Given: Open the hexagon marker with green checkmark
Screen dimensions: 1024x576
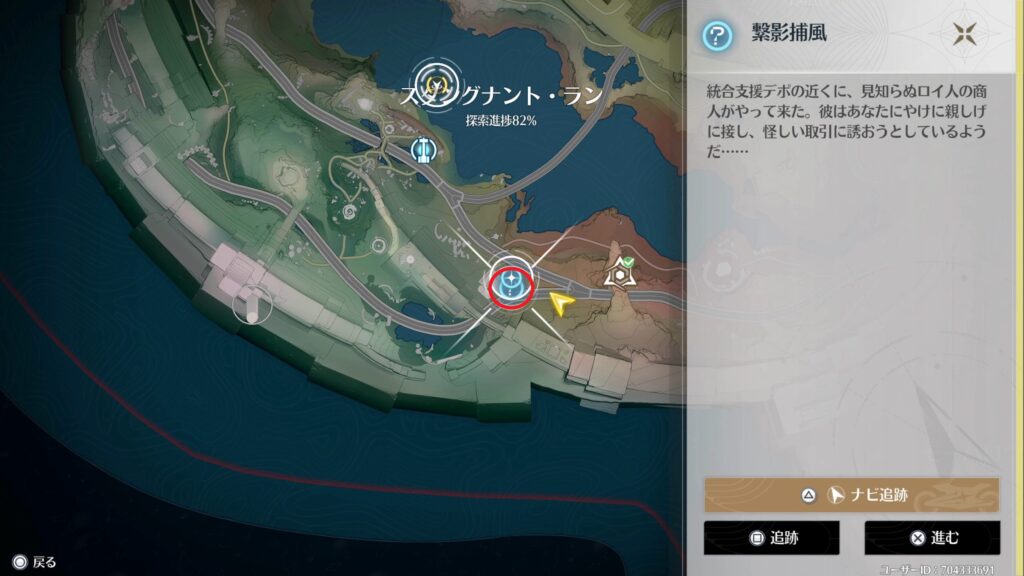Looking at the screenshot, I should coord(623,271).
